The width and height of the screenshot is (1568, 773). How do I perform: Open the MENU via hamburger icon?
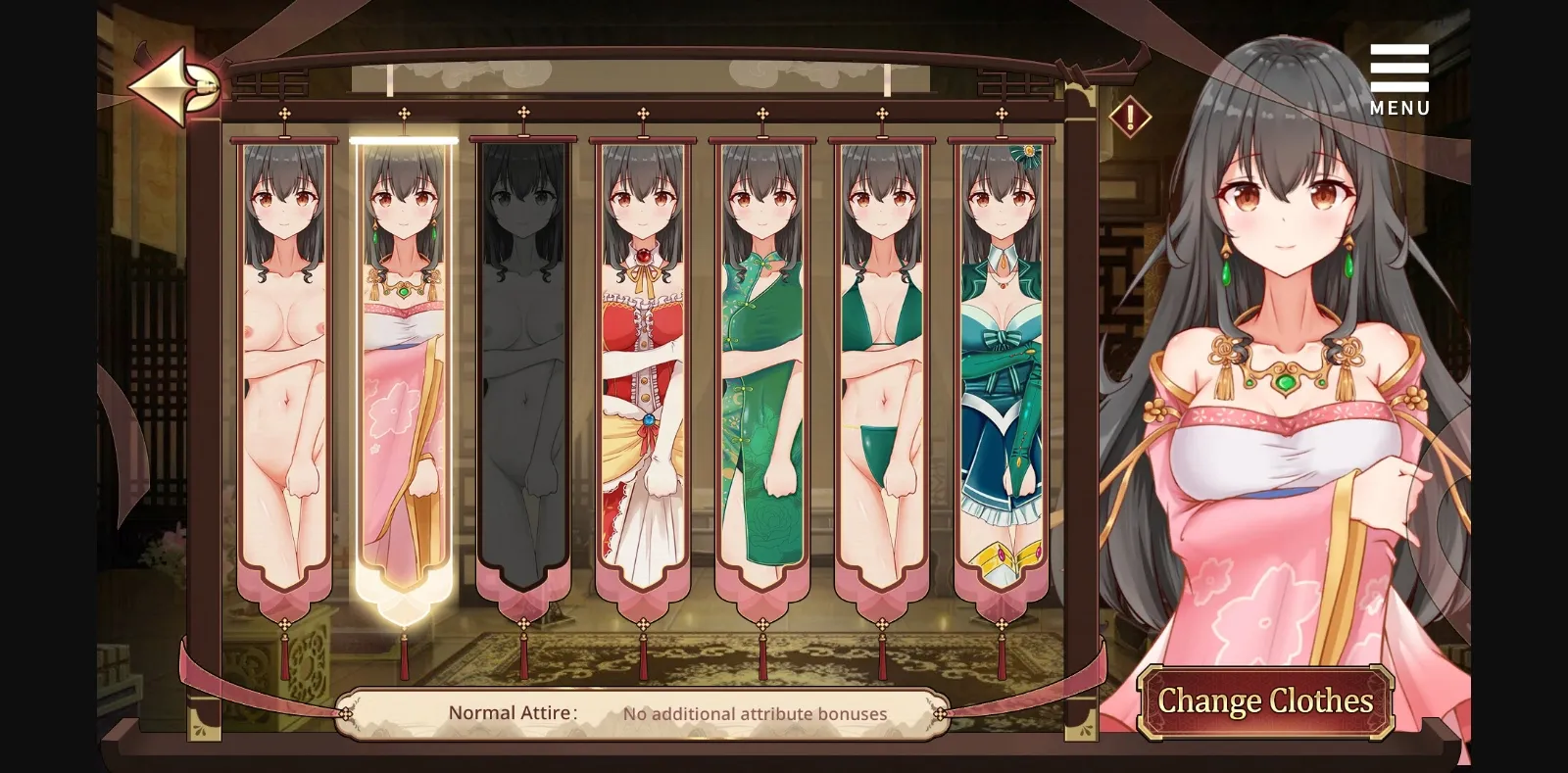pyautogui.click(x=1398, y=67)
